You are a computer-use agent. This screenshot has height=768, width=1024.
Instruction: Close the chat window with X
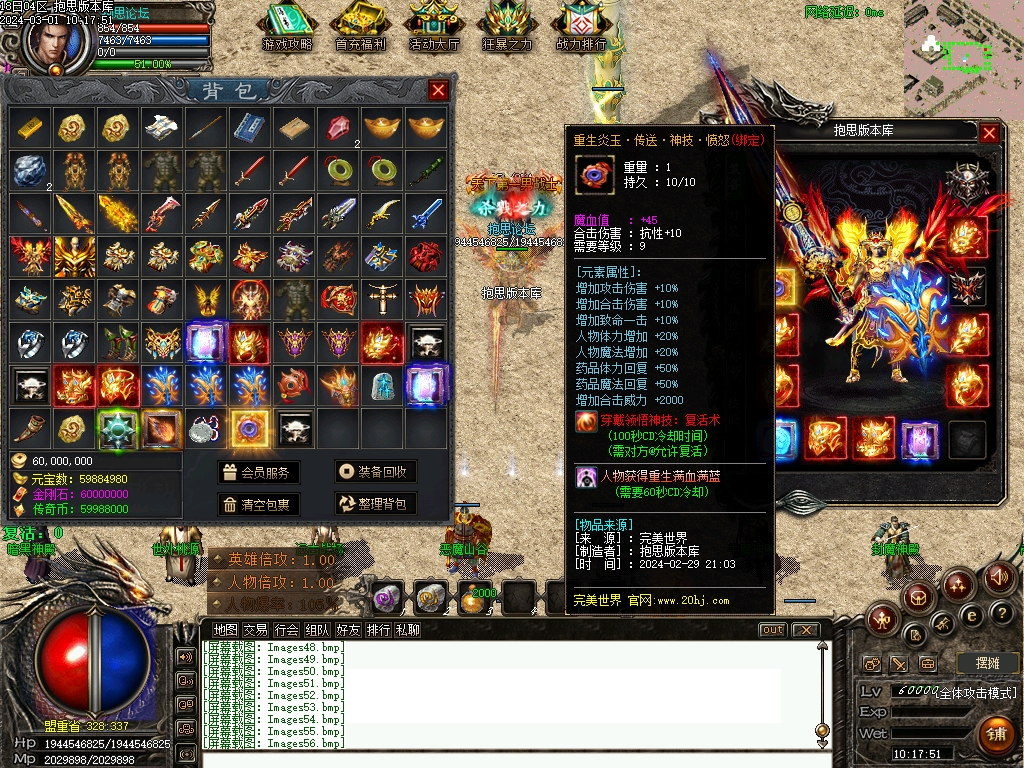pyautogui.click(x=805, y=630)
